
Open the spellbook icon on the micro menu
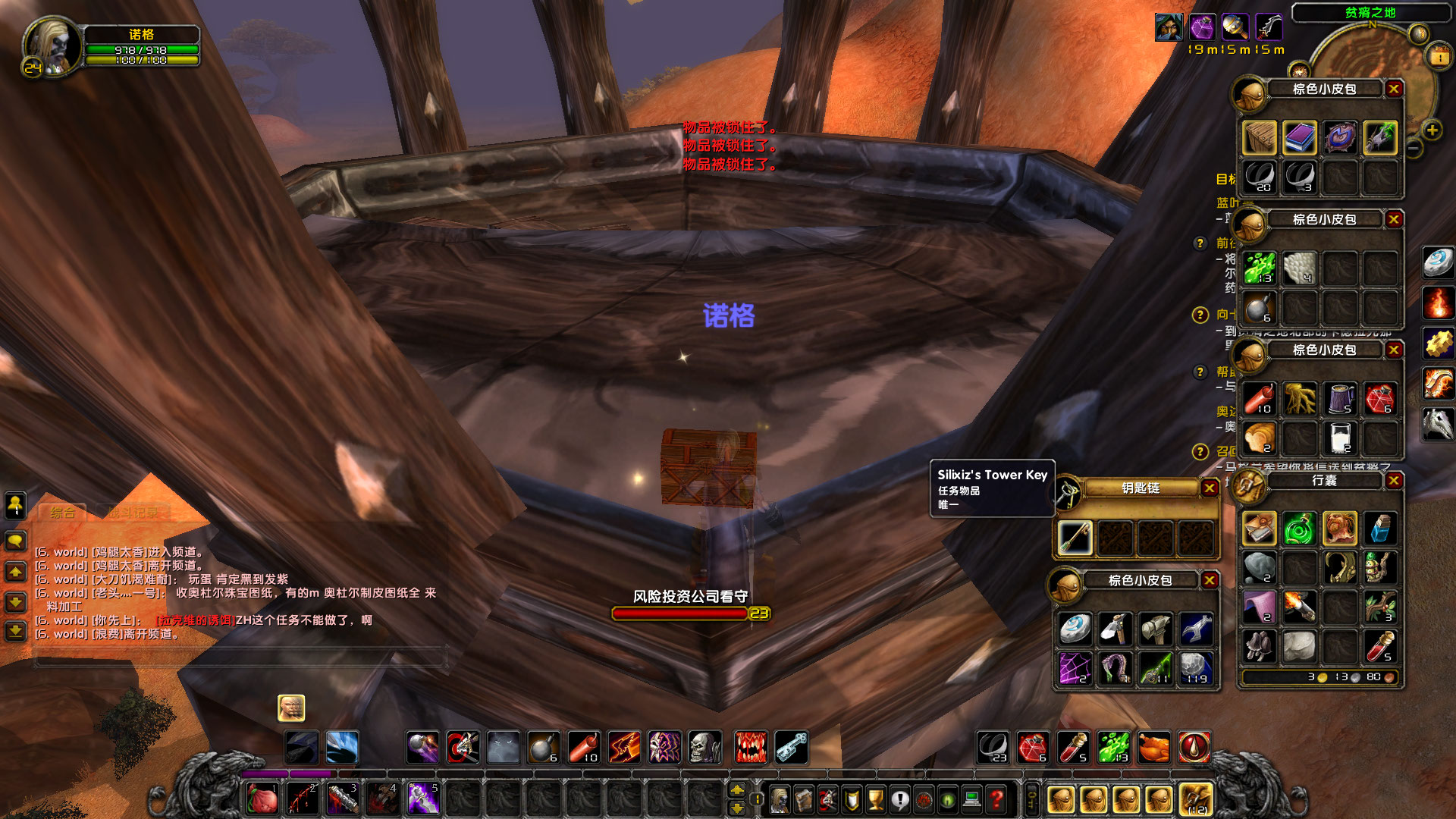[x=804, y=798]
